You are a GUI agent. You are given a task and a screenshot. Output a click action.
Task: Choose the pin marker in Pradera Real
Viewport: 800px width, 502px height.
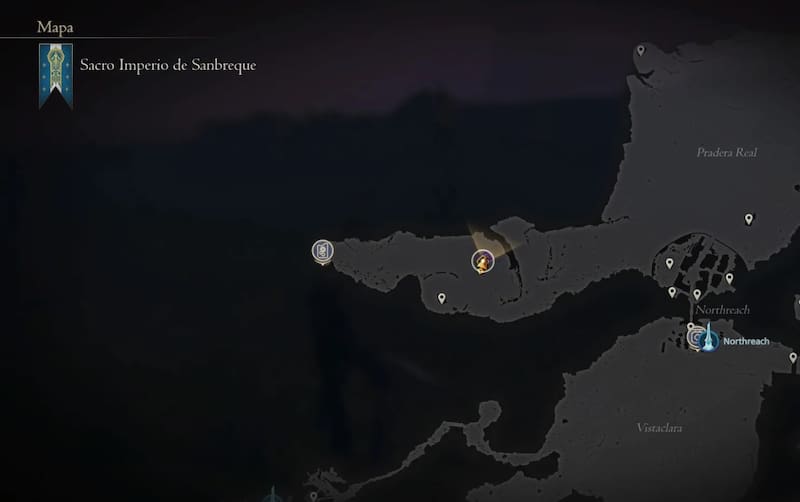coord(749,218)
